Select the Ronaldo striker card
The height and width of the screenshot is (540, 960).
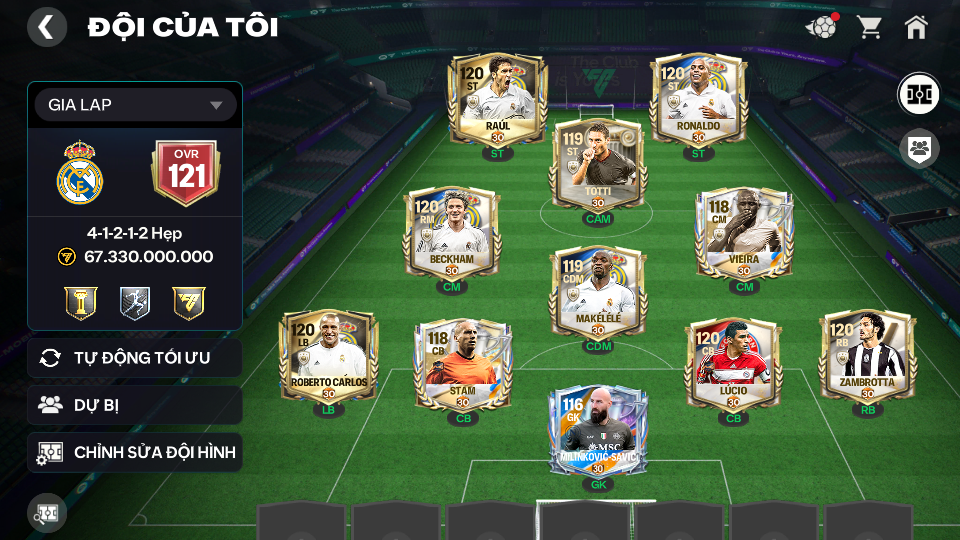point(698,100)
